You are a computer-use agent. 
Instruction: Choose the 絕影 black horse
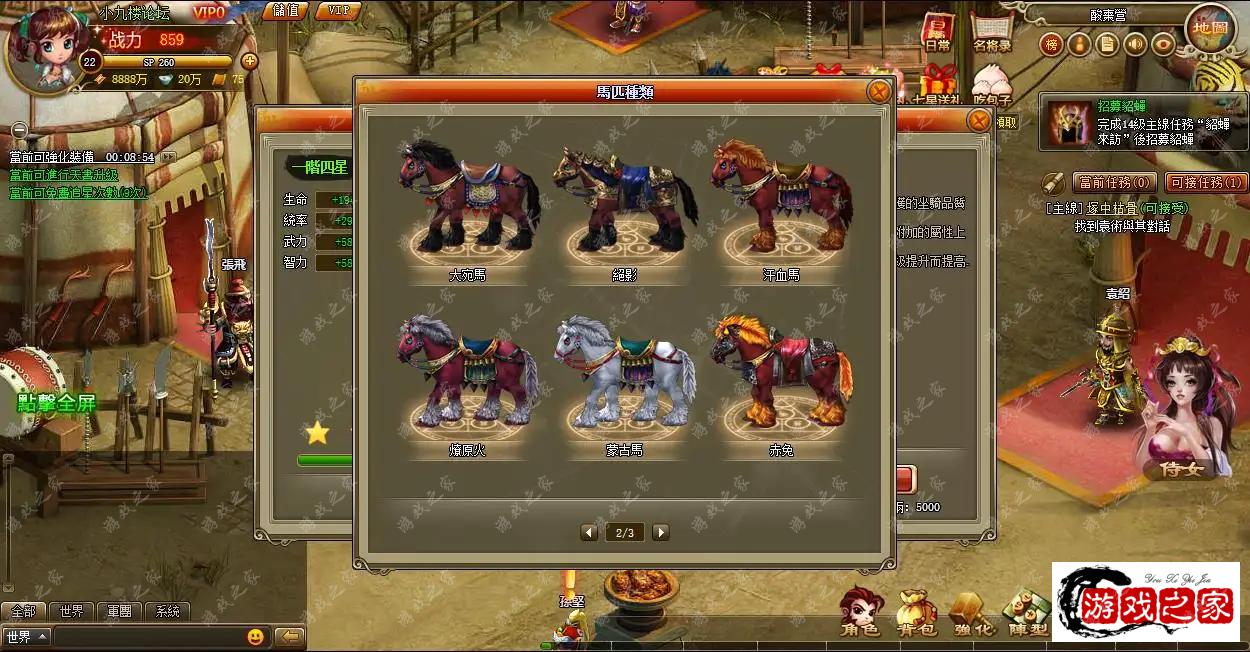coord(625,200)
